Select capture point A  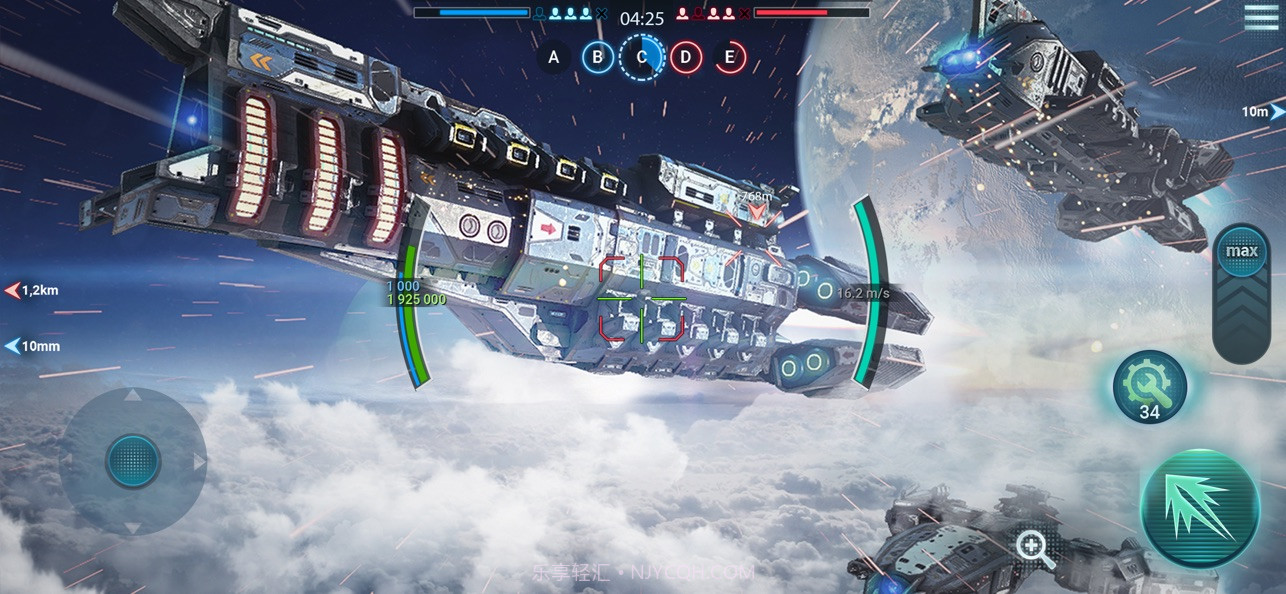[554, 57]
